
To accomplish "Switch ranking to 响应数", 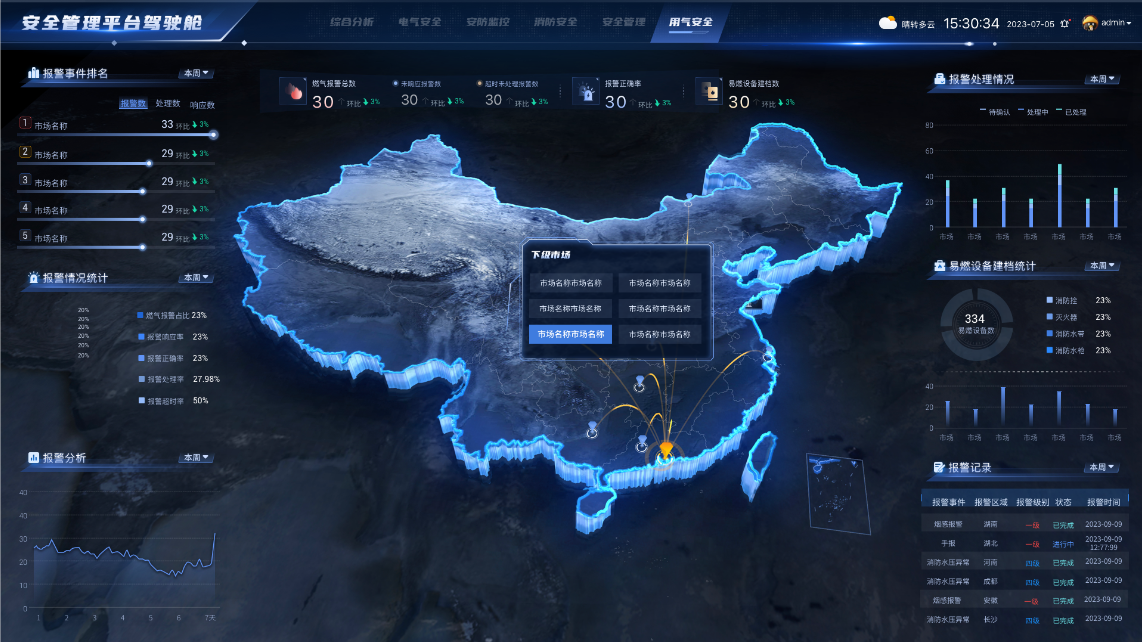I will click(x=201, y=103).
